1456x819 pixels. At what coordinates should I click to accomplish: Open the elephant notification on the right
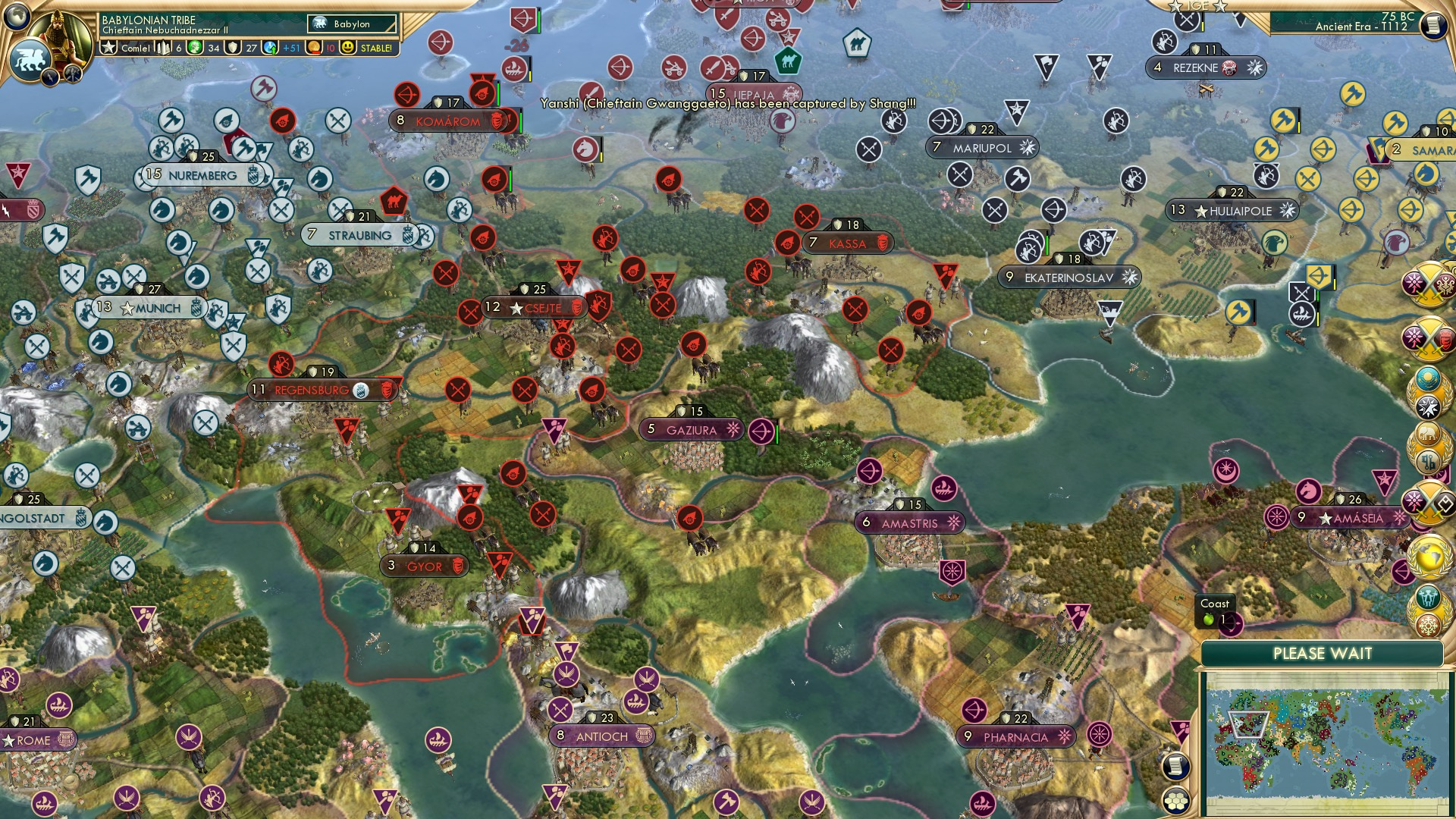coord(1428,433)
